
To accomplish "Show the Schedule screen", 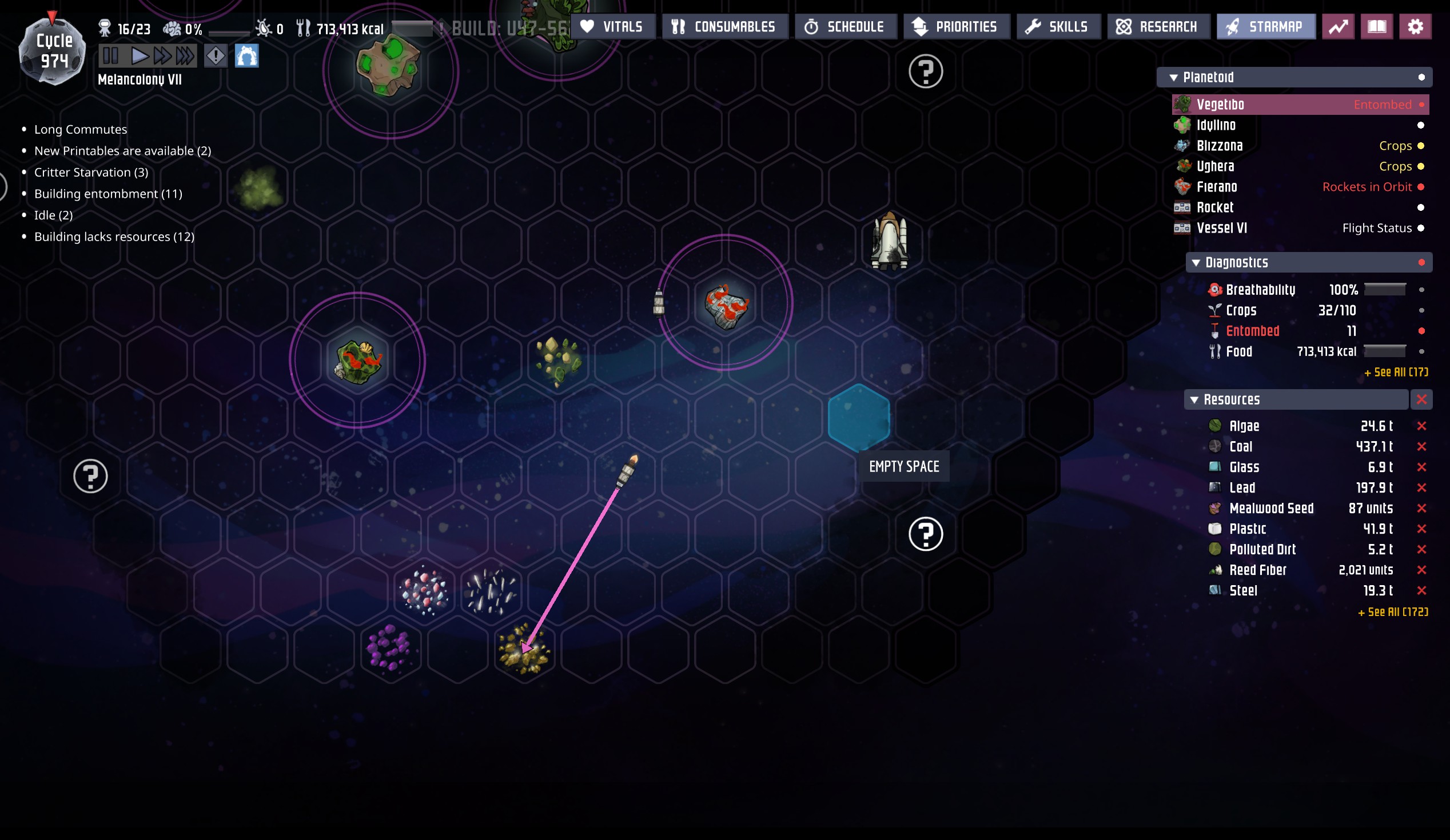I will pyautogui.click(x=845, y=26).
